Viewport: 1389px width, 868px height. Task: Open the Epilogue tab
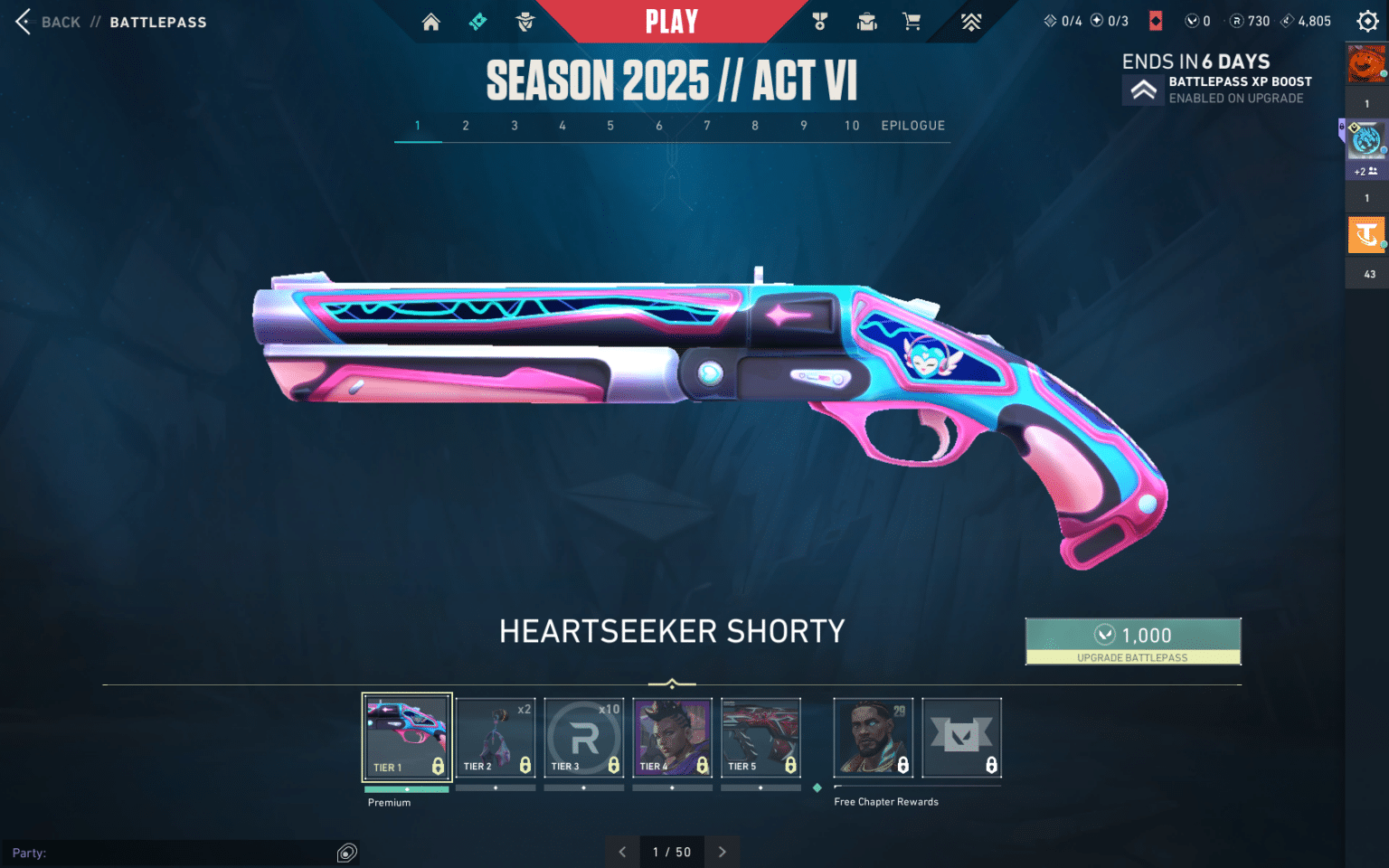[x=912, y=126]
